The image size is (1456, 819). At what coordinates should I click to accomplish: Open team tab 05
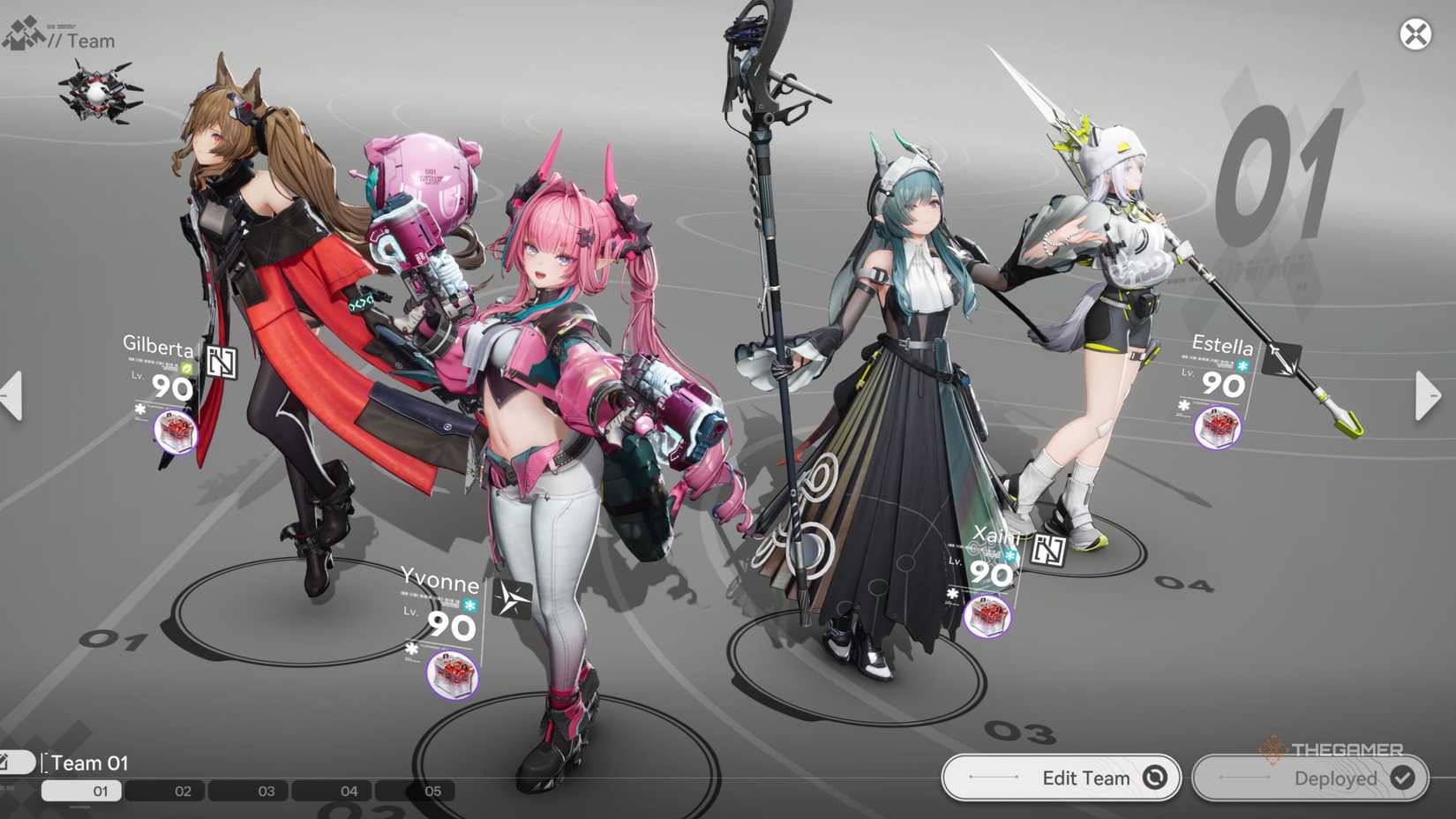430,791
